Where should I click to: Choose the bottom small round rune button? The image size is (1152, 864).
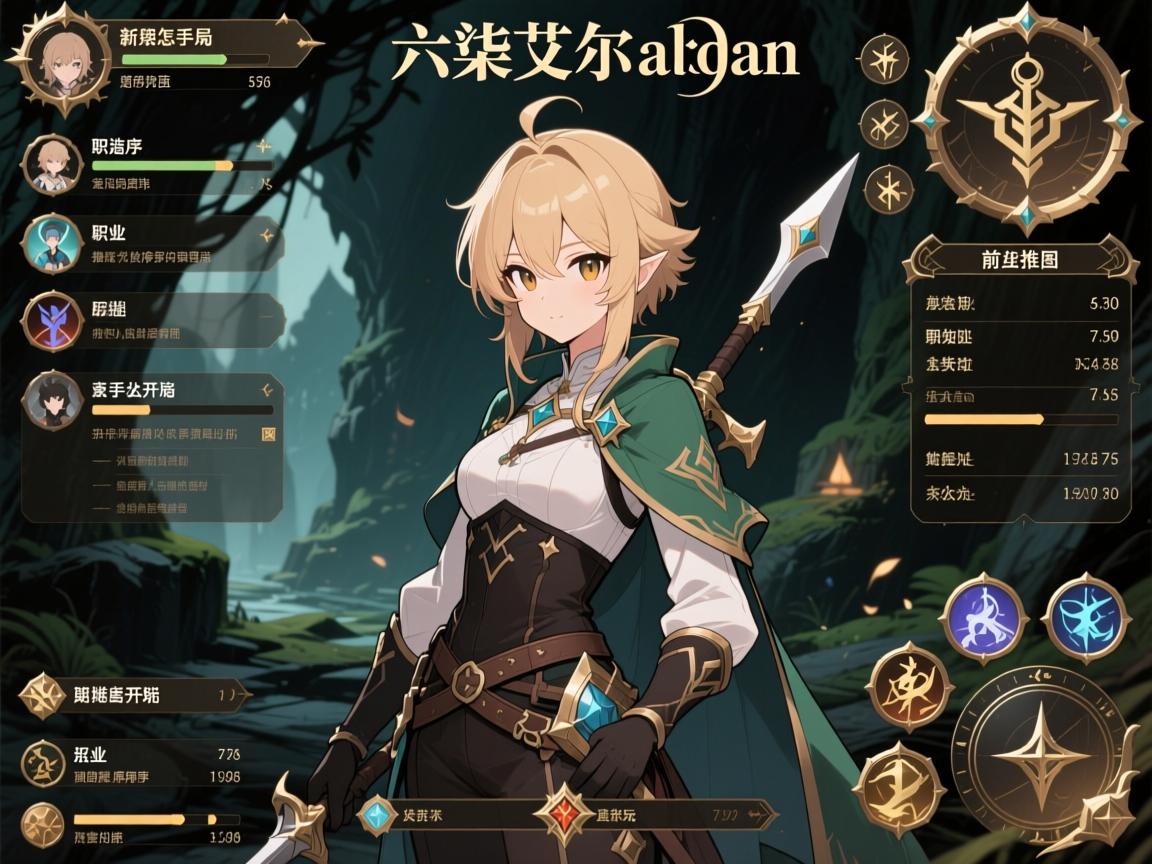(885, 189)
